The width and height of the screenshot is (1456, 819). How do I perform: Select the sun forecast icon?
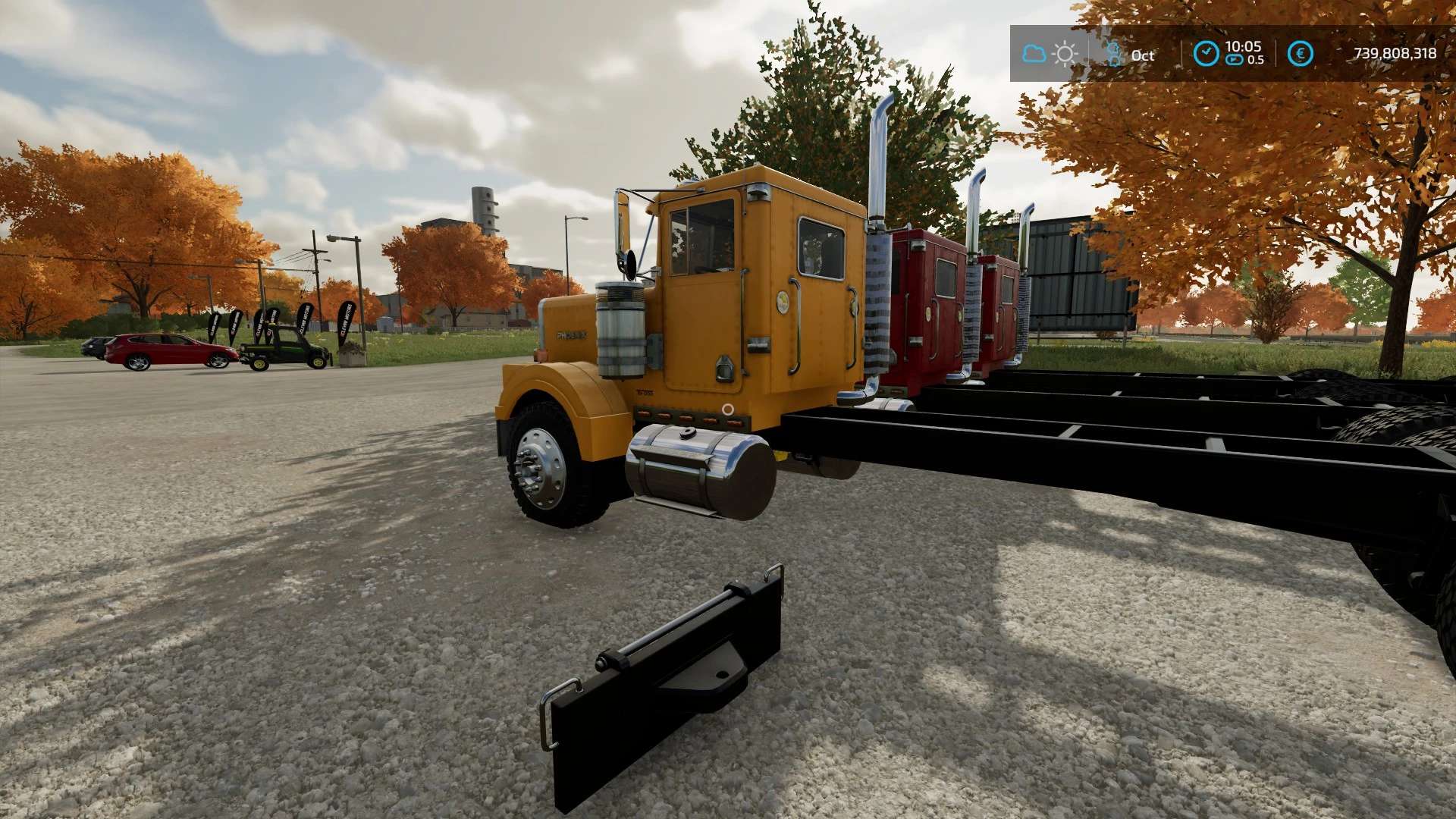coord(1065,54)
